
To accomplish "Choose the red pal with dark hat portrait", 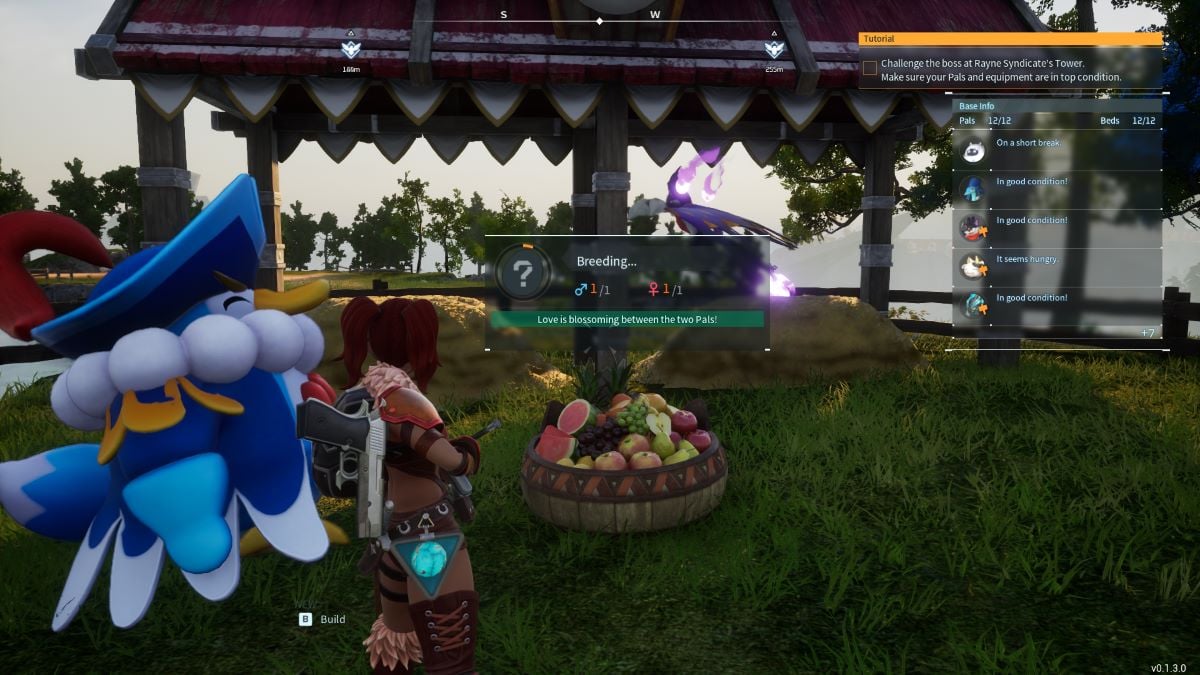I will [973, 228].
